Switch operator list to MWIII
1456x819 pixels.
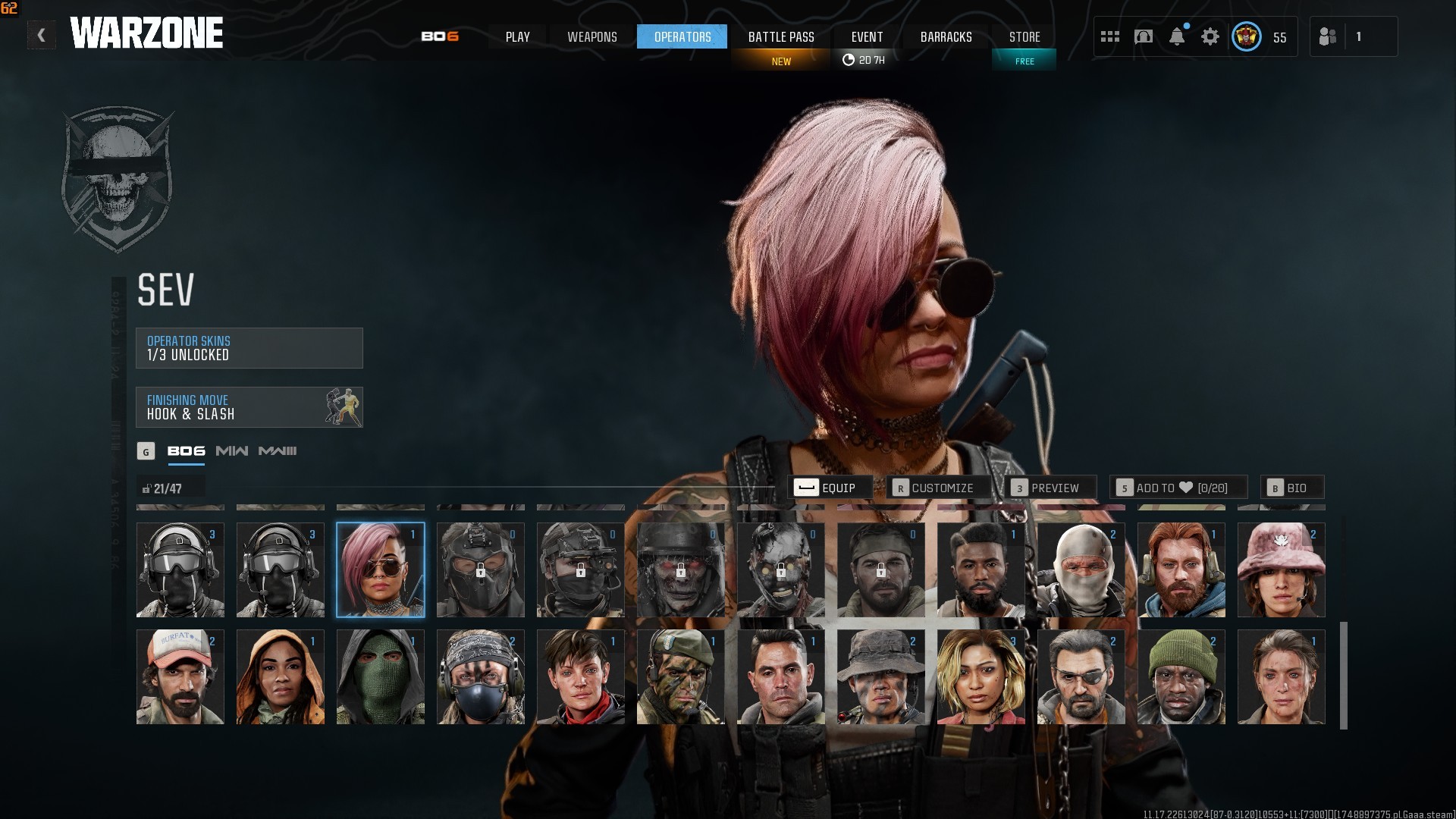click(x=278, y=451)
